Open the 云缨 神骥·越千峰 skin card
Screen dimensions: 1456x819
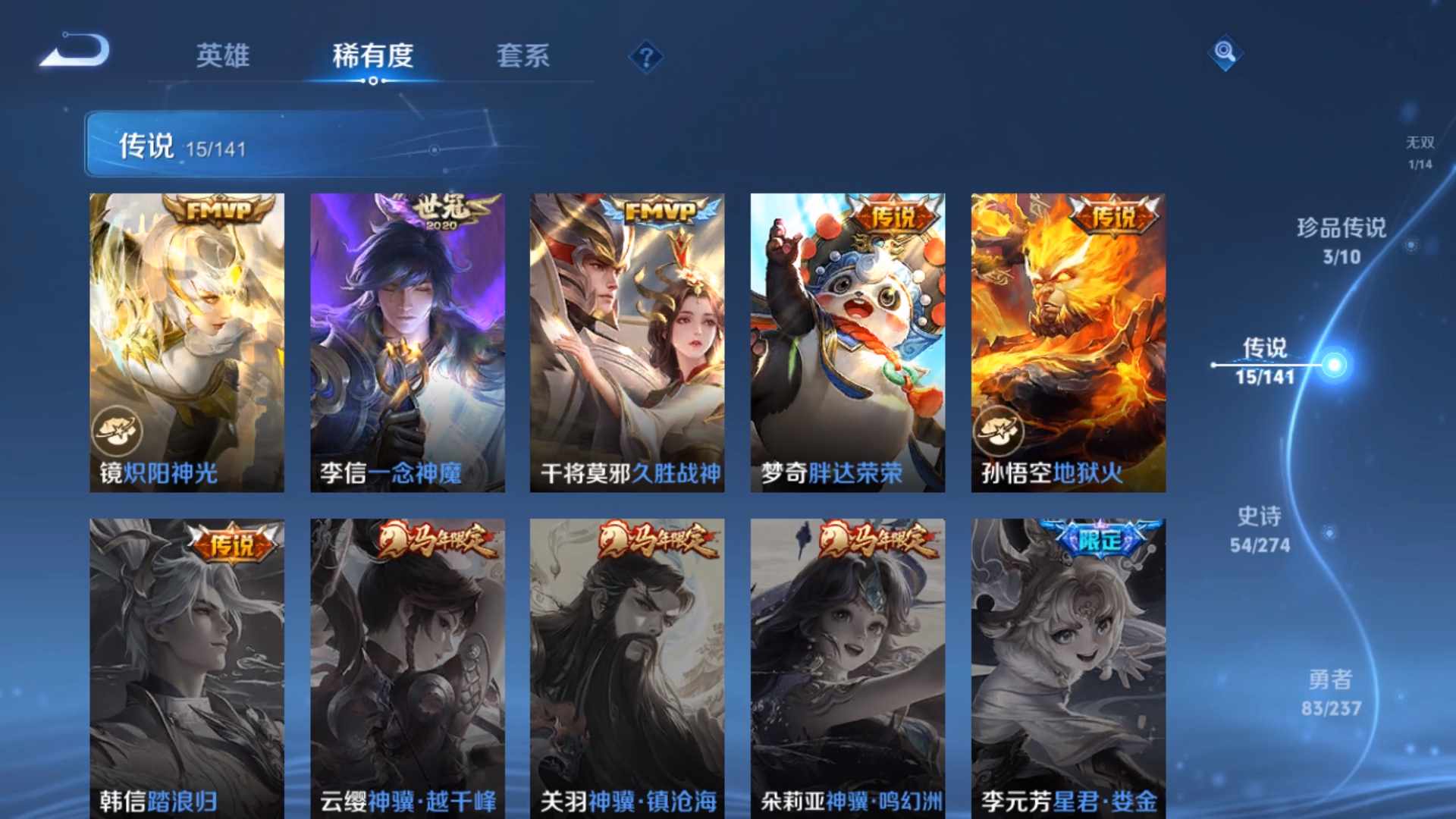click(x=407, y=667)
